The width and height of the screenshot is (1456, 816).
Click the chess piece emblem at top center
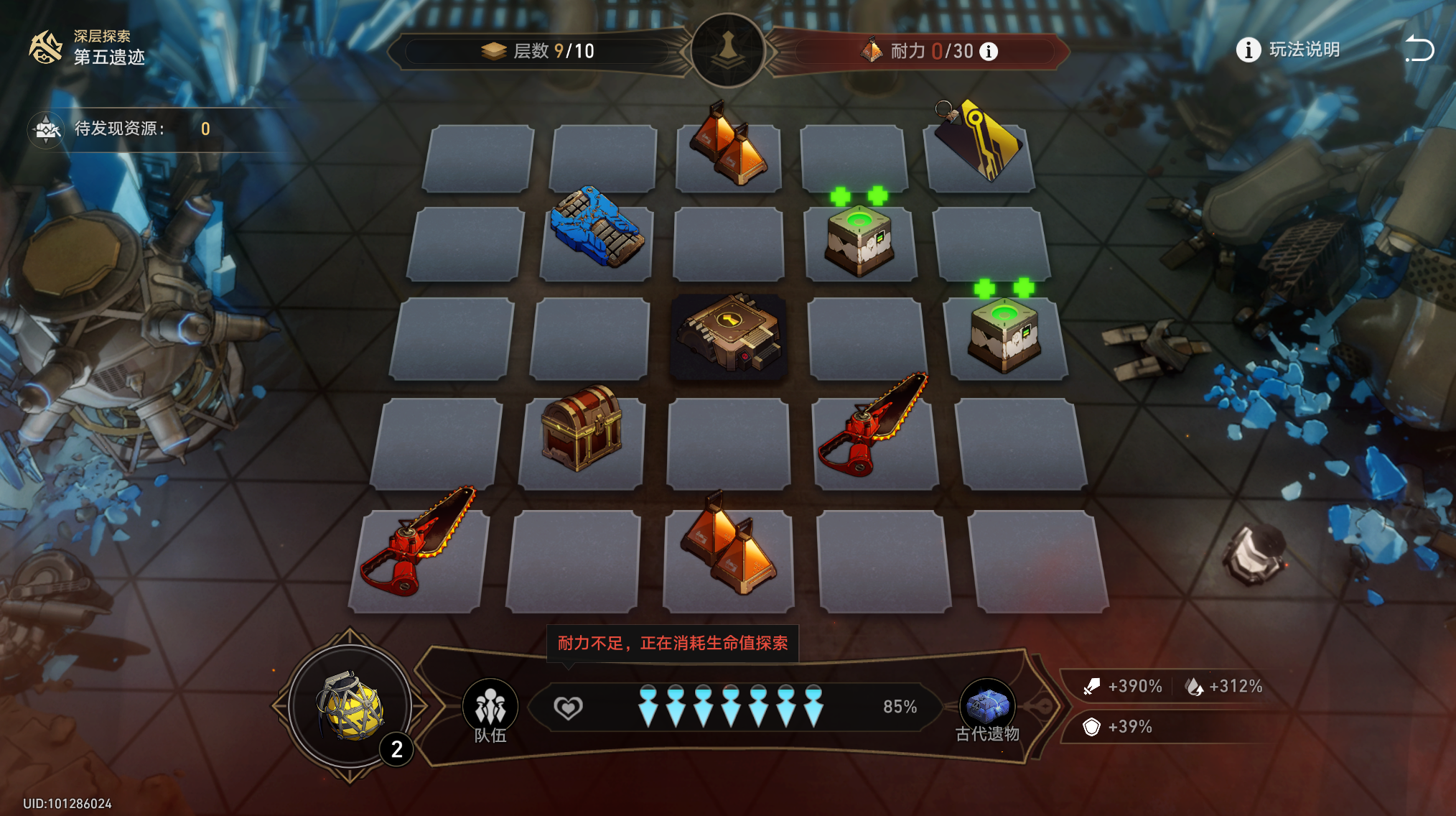tap(727, 49)
